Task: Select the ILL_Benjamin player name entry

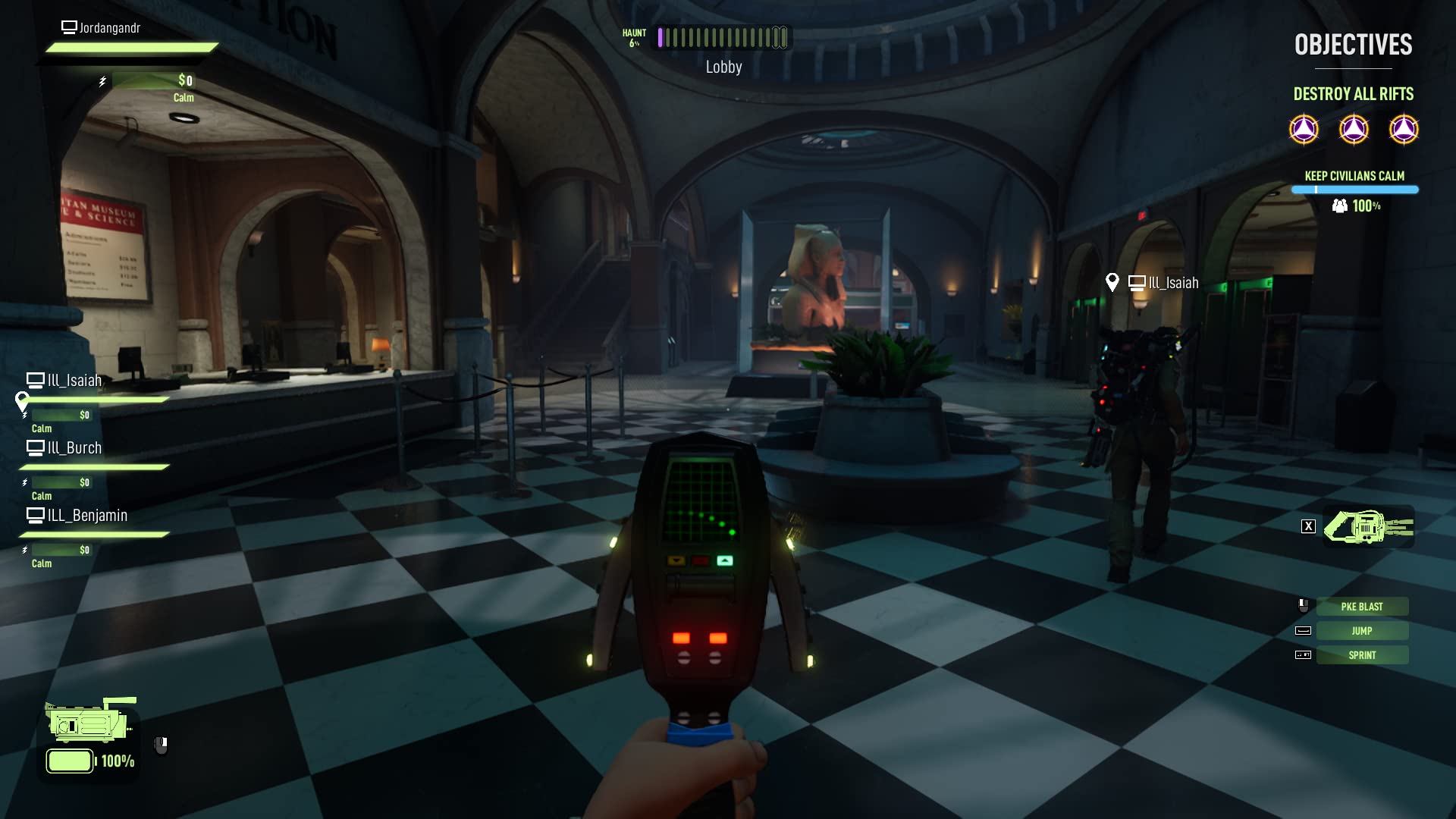Action: (87, 516)
